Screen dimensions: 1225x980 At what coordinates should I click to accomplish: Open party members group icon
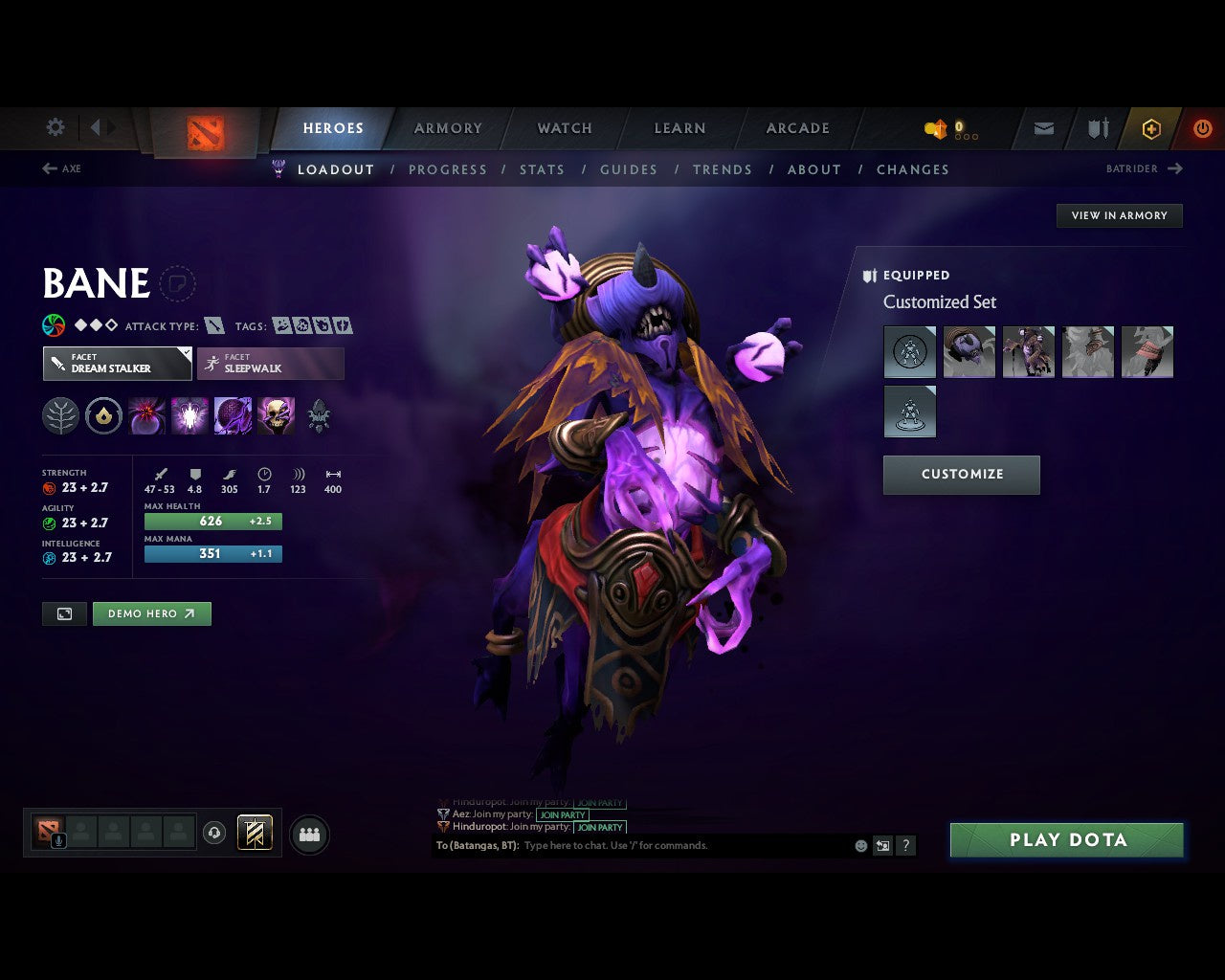click(309, 833)
